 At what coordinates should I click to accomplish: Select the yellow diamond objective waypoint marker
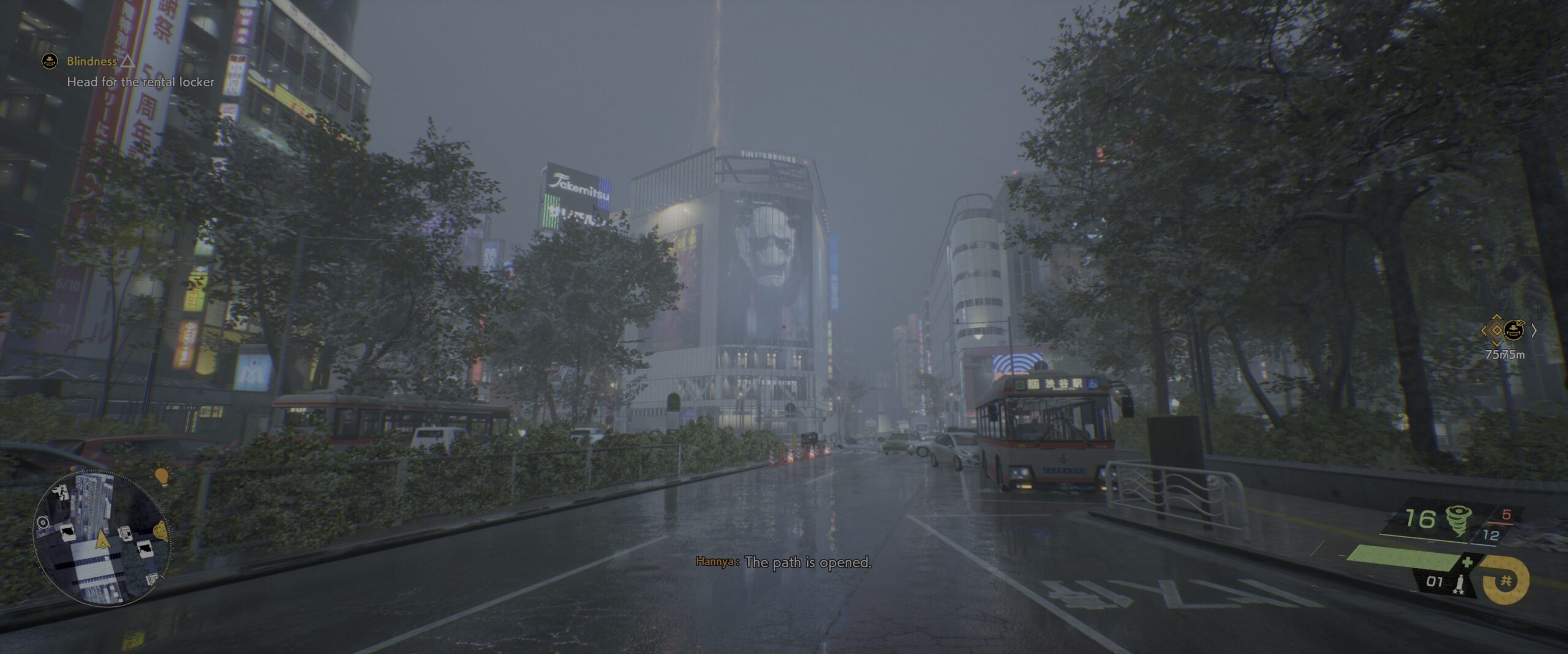coord(1496,330)
